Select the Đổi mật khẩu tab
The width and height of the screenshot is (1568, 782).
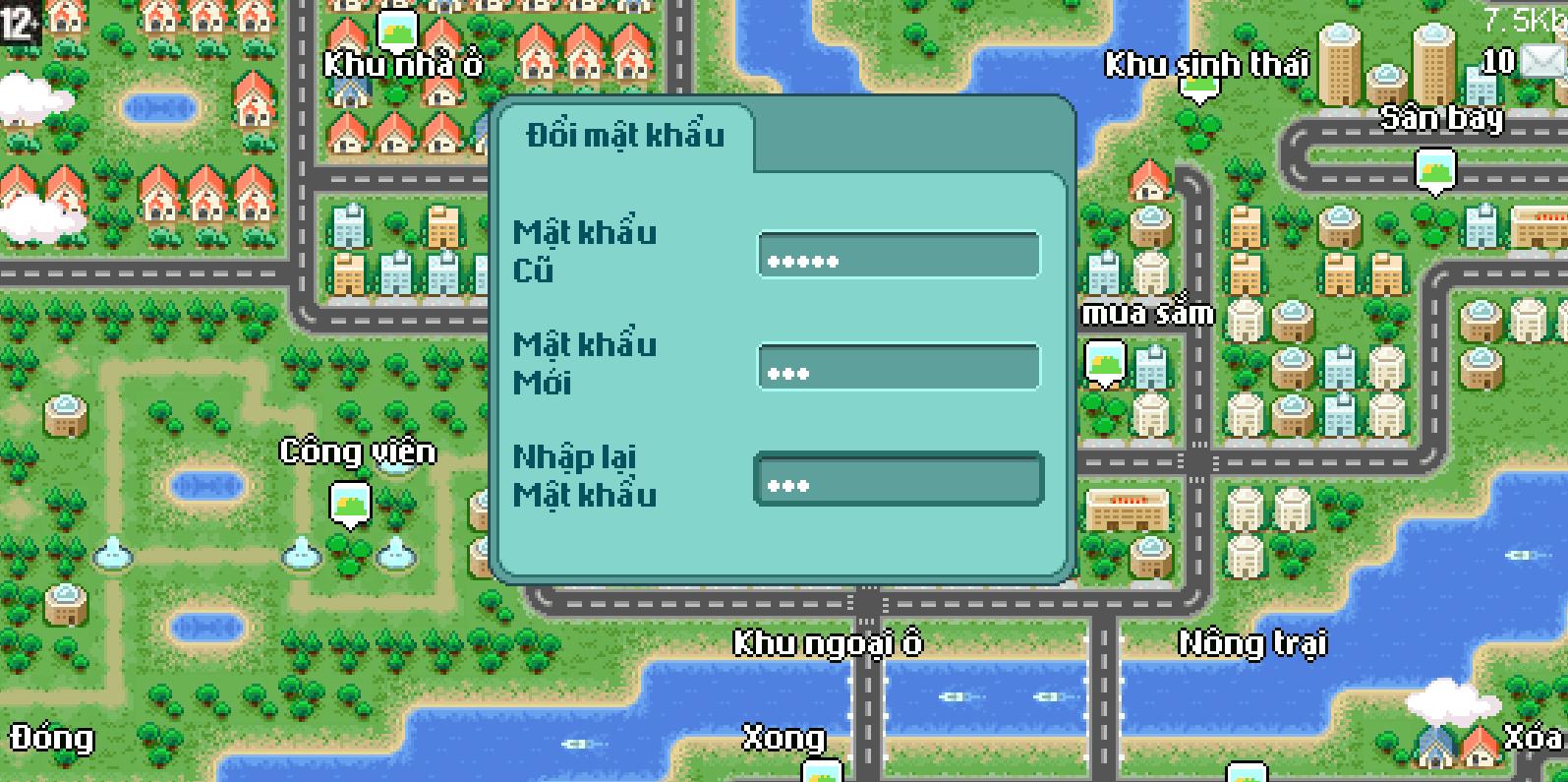625,136
